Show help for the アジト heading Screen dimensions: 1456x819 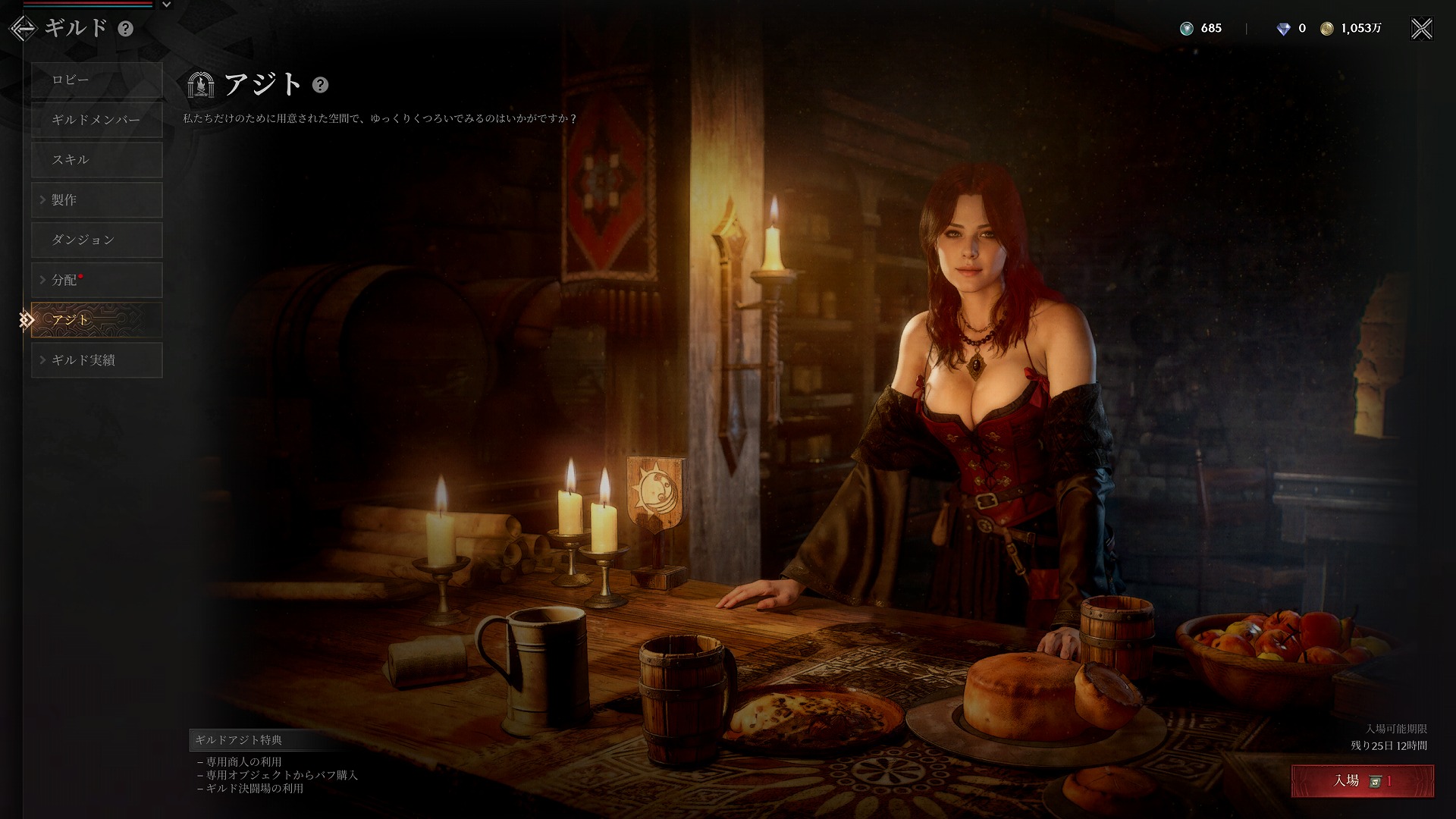(321, 85)
